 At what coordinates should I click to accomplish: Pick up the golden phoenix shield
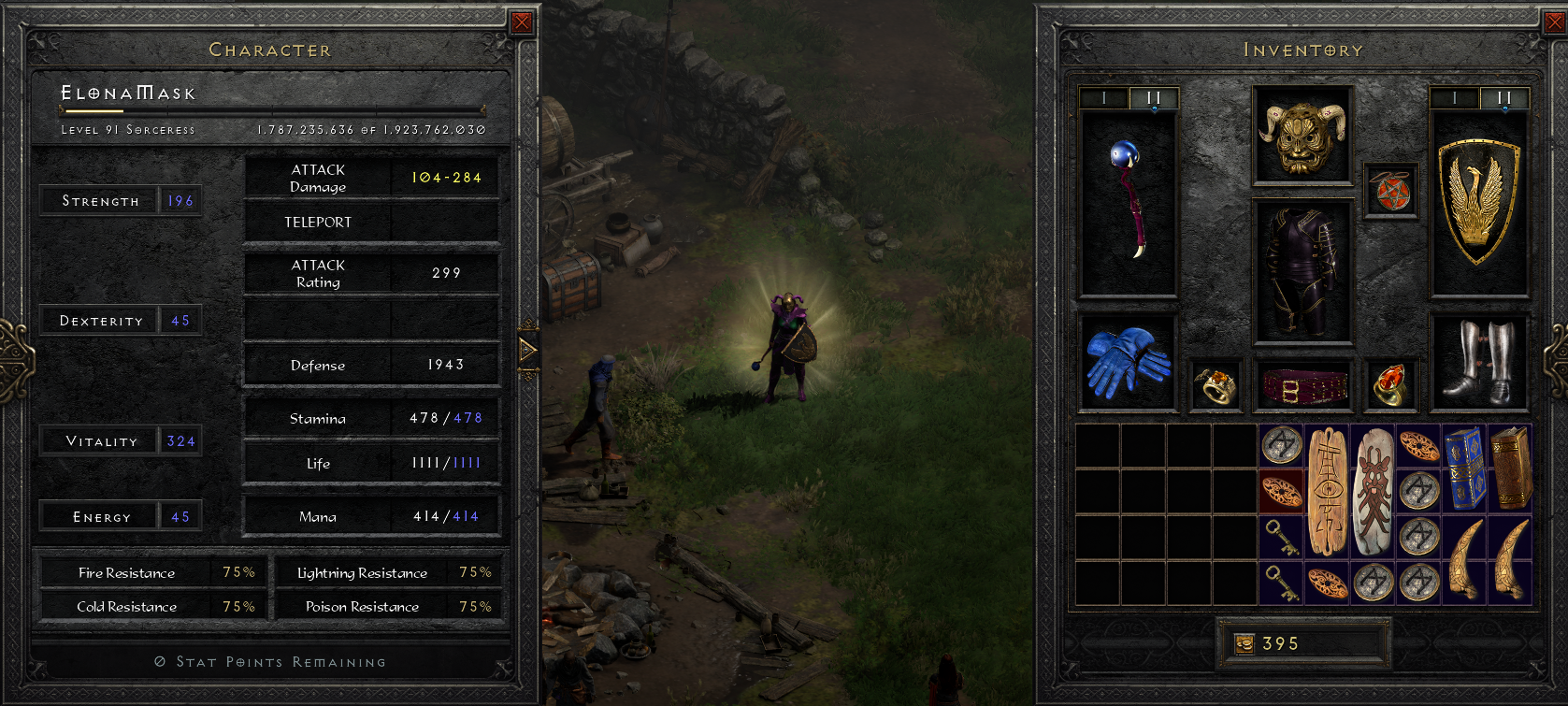coord(1477,202)
